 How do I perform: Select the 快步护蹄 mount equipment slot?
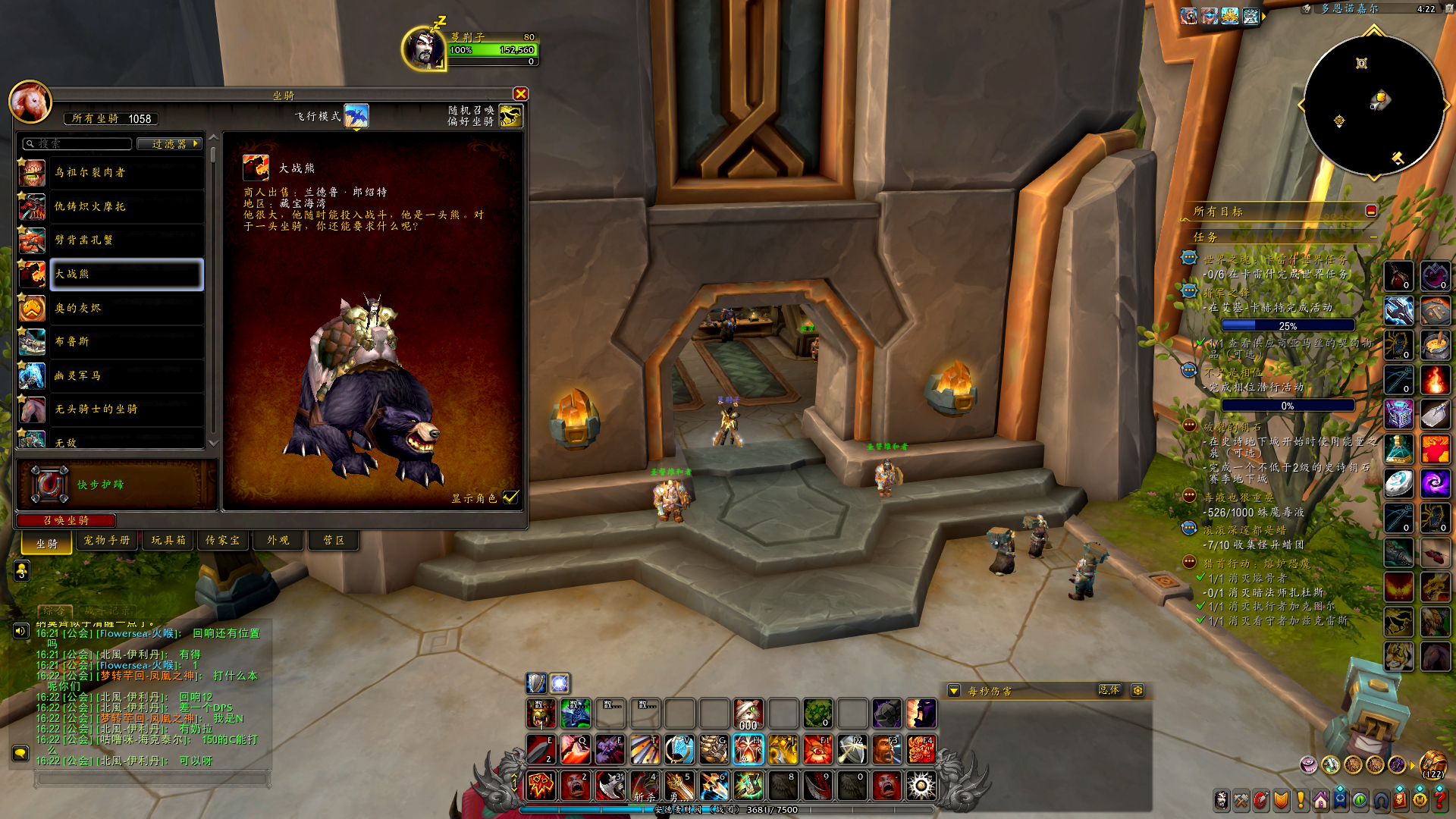(49, 485)
